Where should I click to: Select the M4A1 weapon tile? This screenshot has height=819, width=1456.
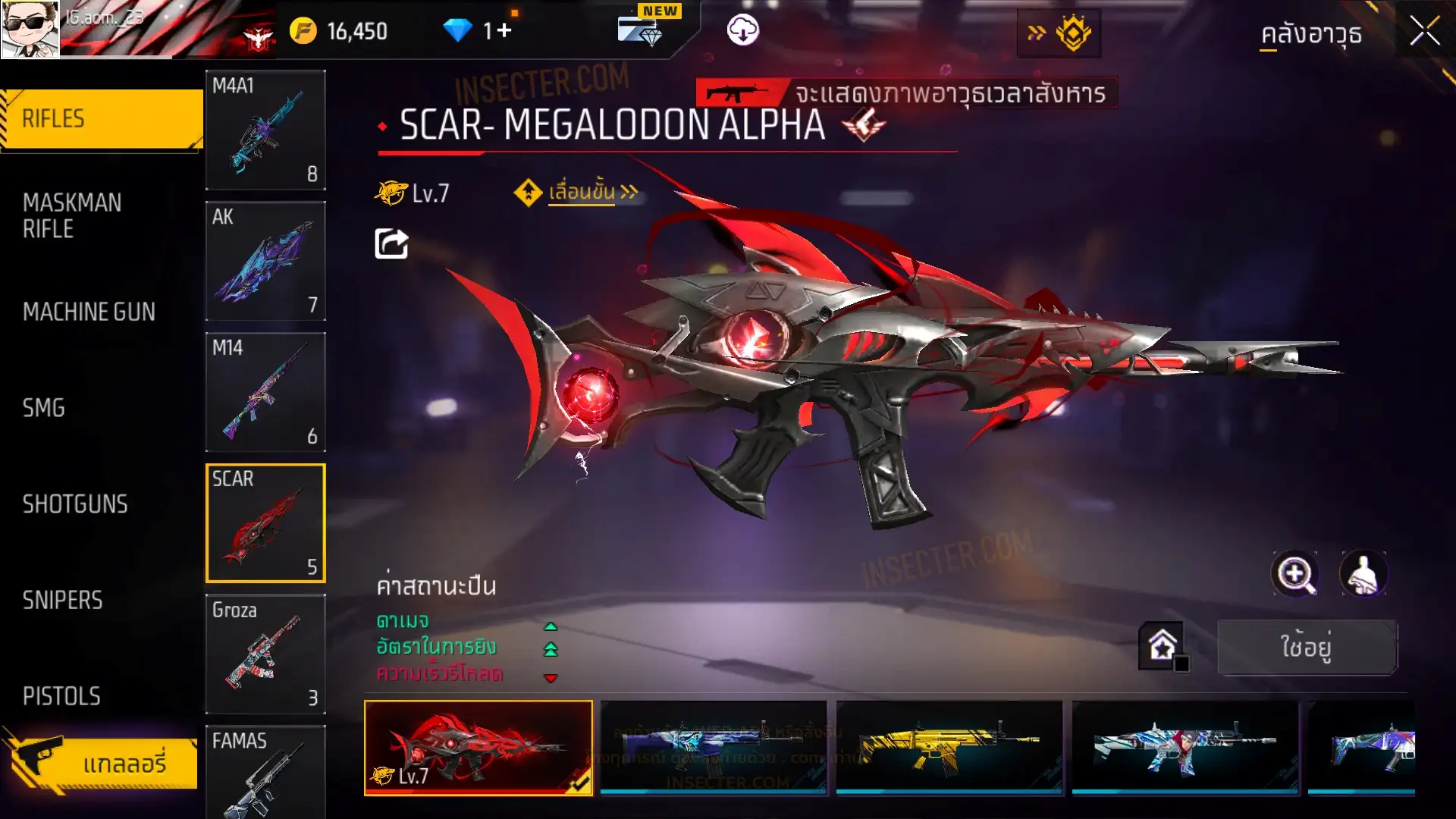click(x=265, y=130)
